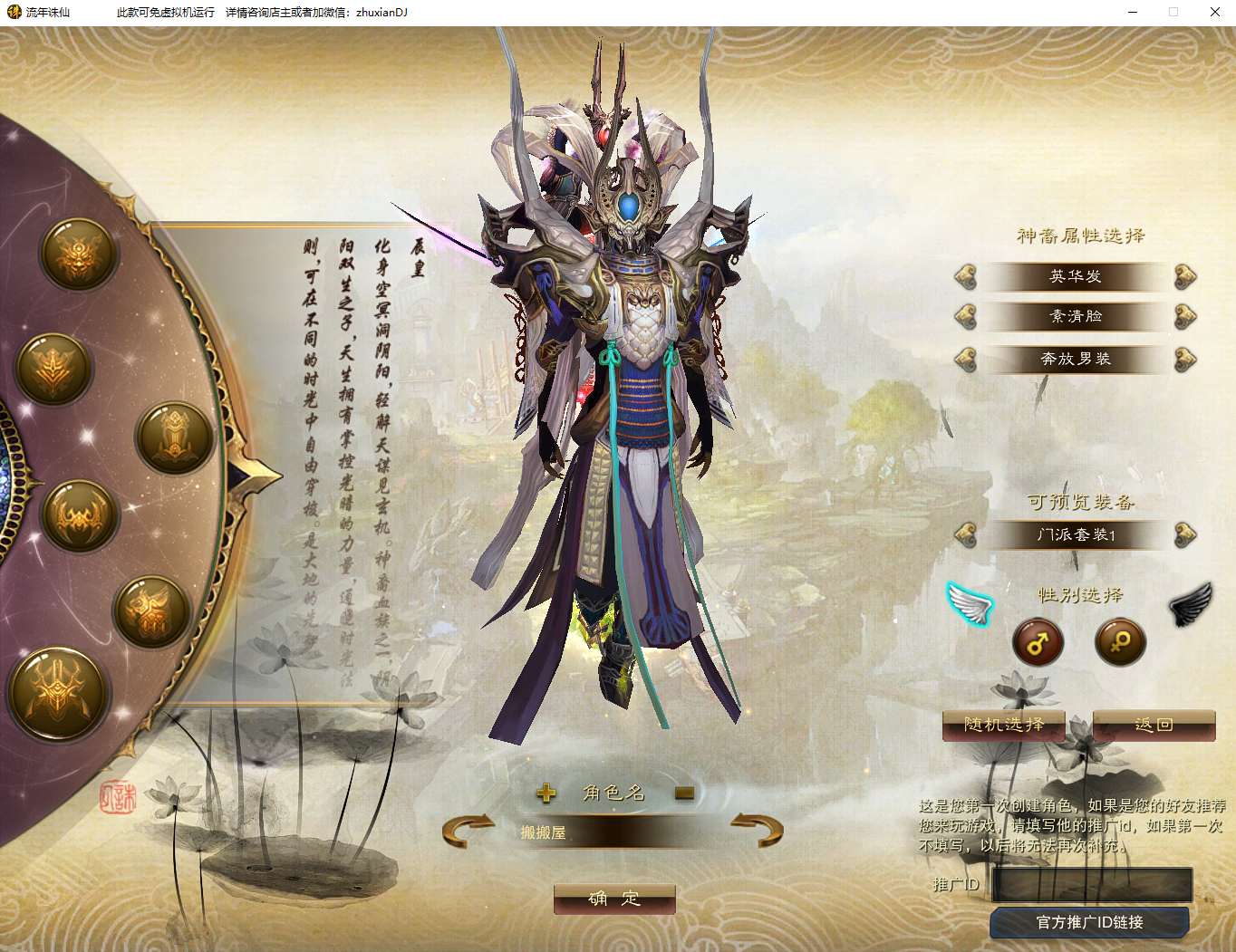
Task: Choose the female gender symbol
Action: point(1120,642)
